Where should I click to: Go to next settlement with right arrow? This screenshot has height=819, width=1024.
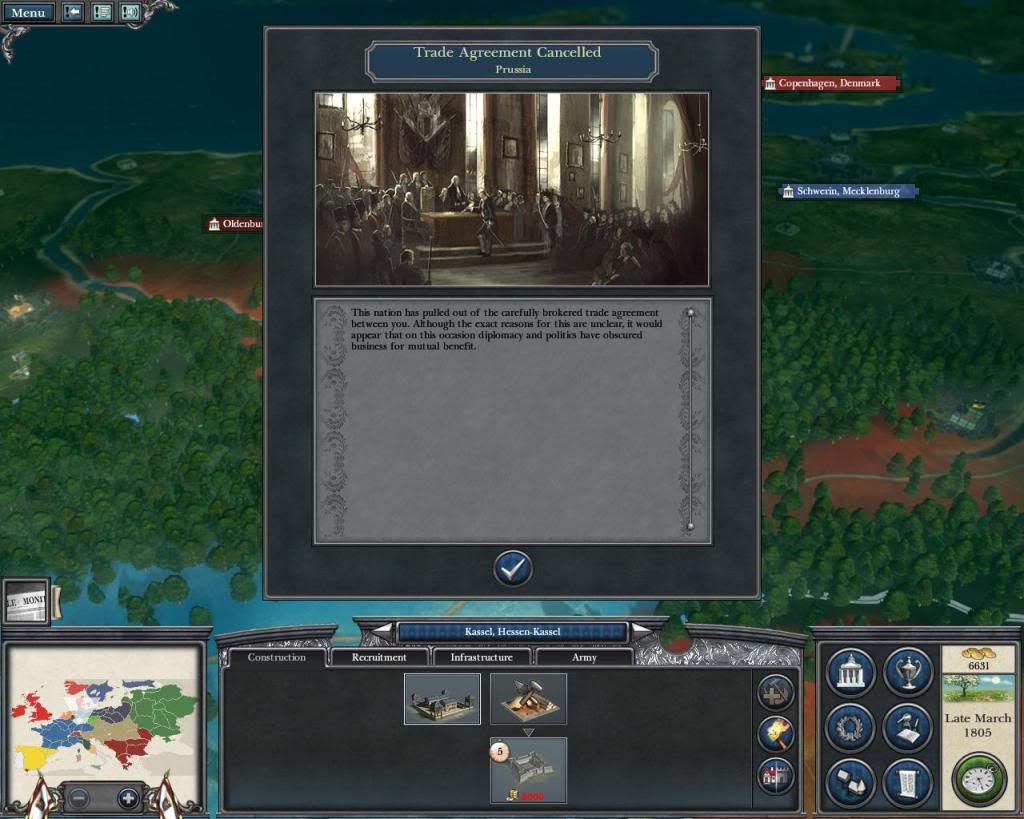pos(644,631)
